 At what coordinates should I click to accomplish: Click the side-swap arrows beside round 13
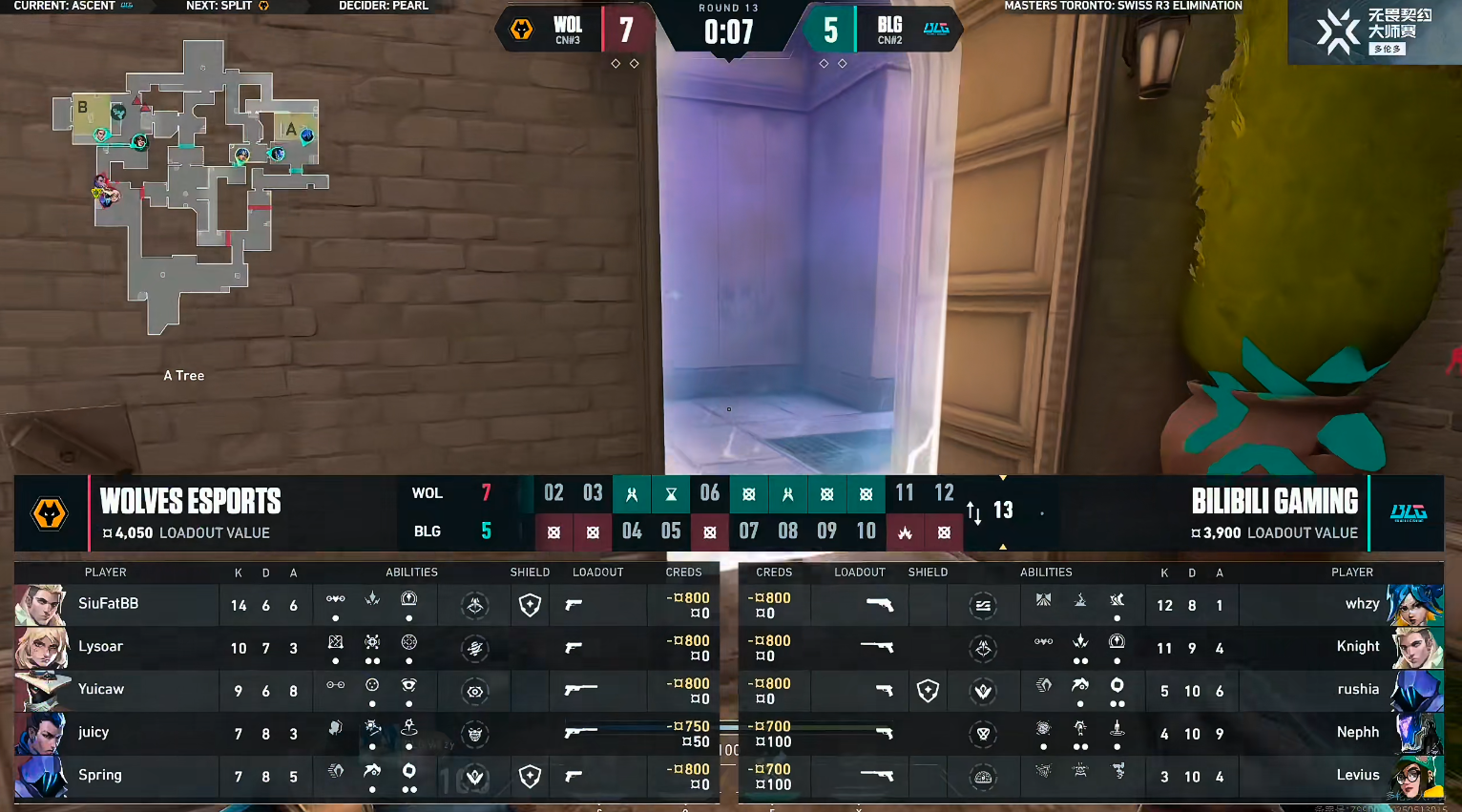(x=973, y=512)
